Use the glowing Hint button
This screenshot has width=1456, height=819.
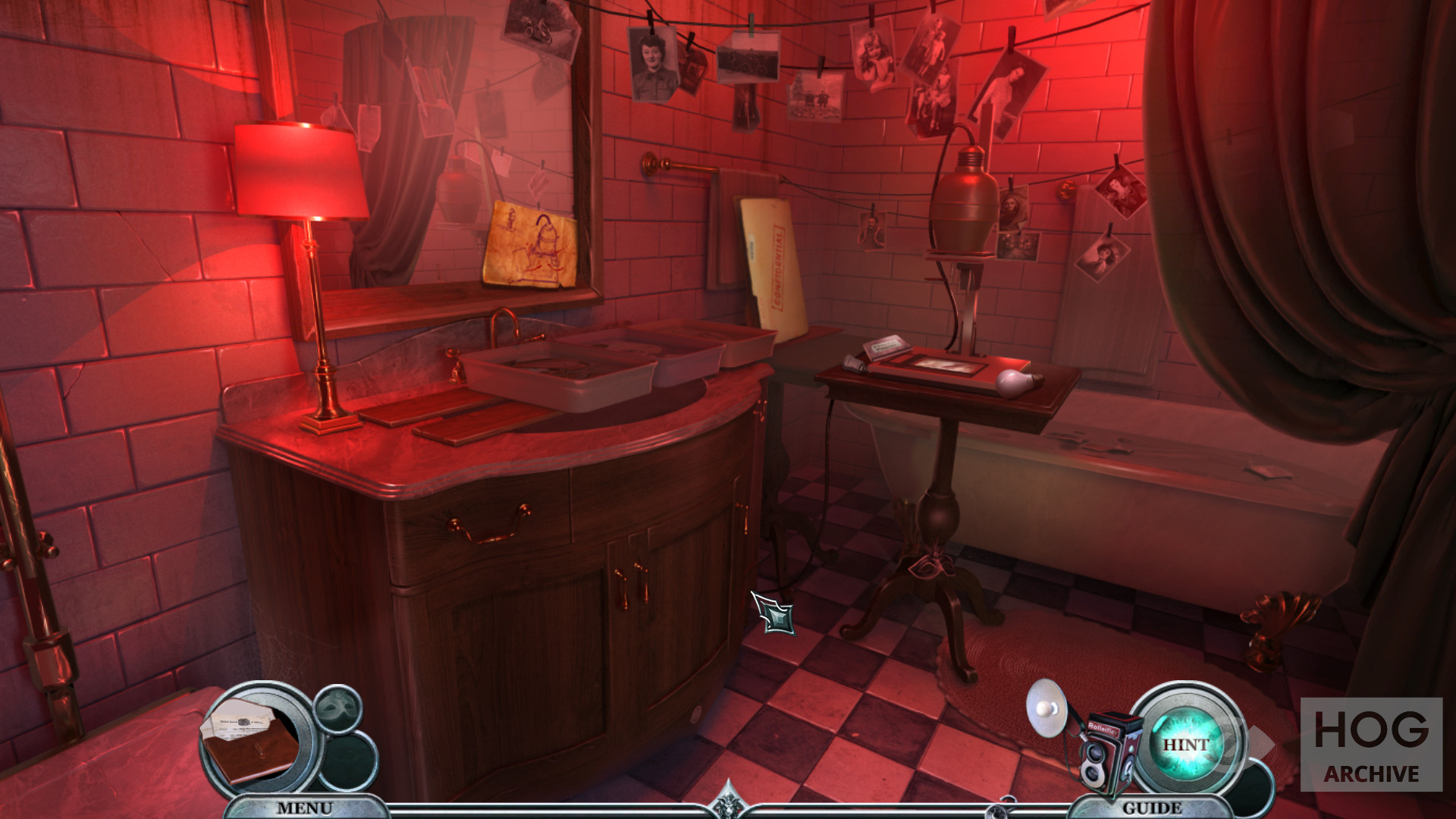click(x=1185, y=745)
